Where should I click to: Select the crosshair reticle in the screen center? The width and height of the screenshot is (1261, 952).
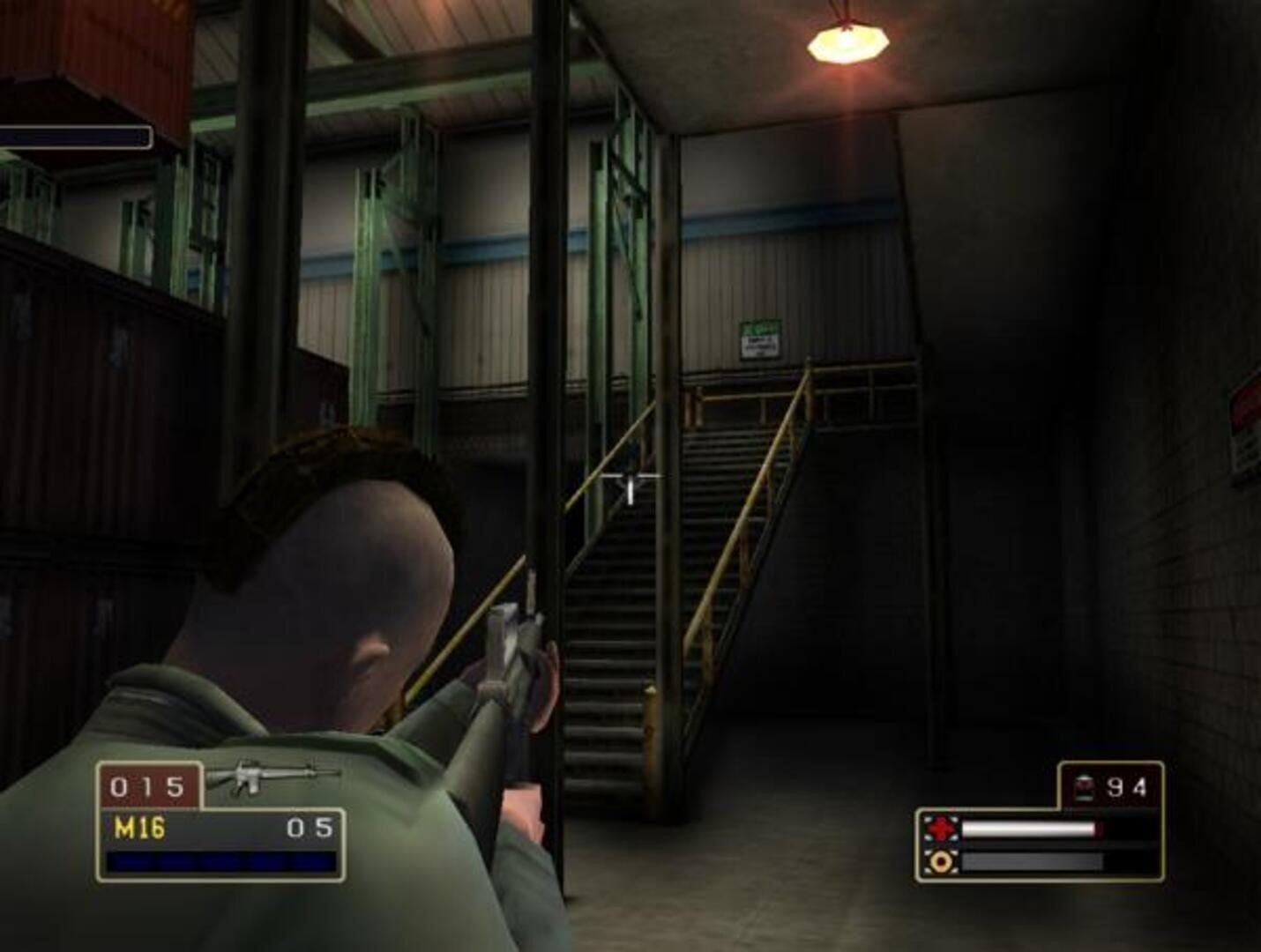pos(630,476)
